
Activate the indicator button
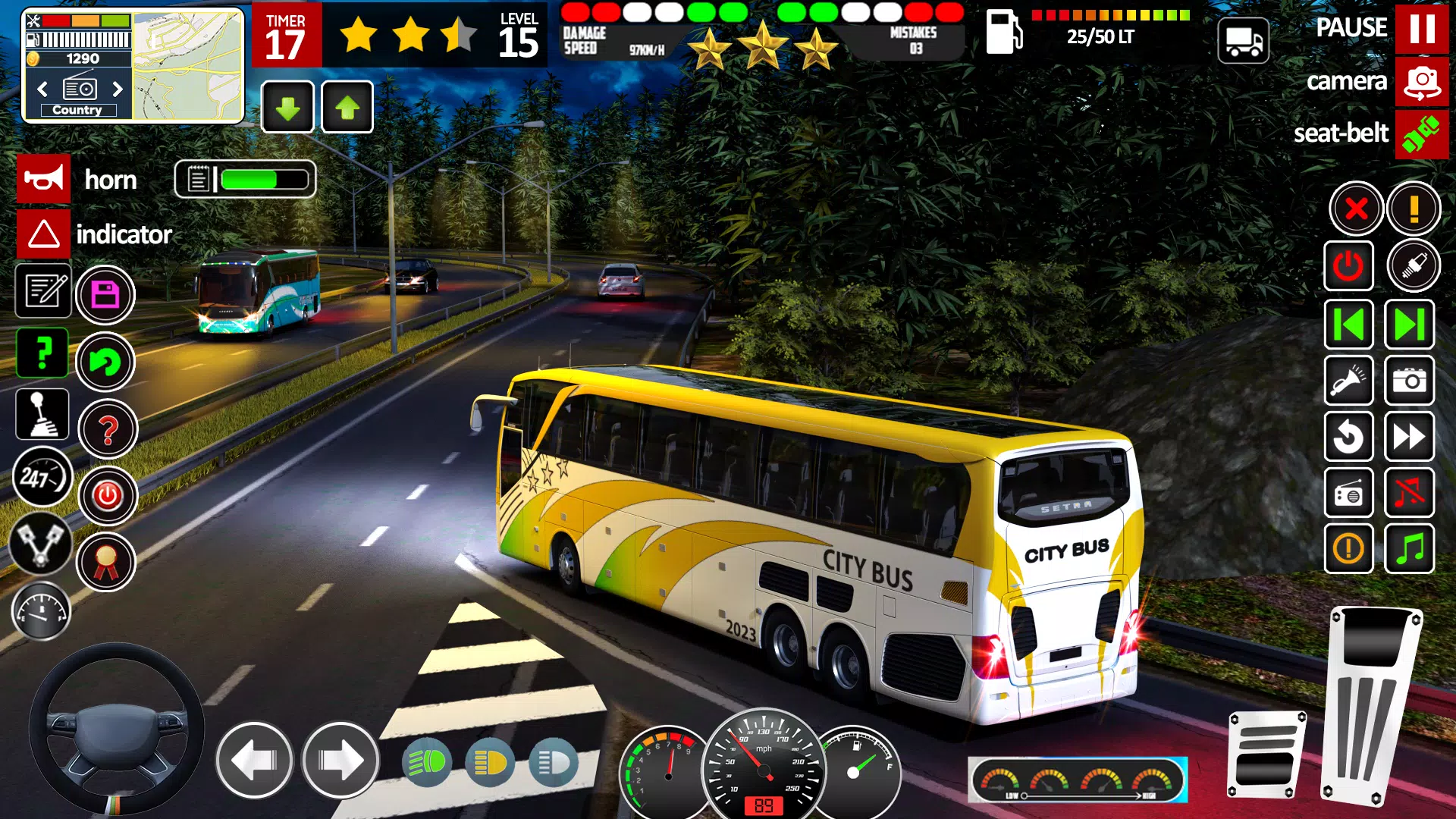coord(42,234)
